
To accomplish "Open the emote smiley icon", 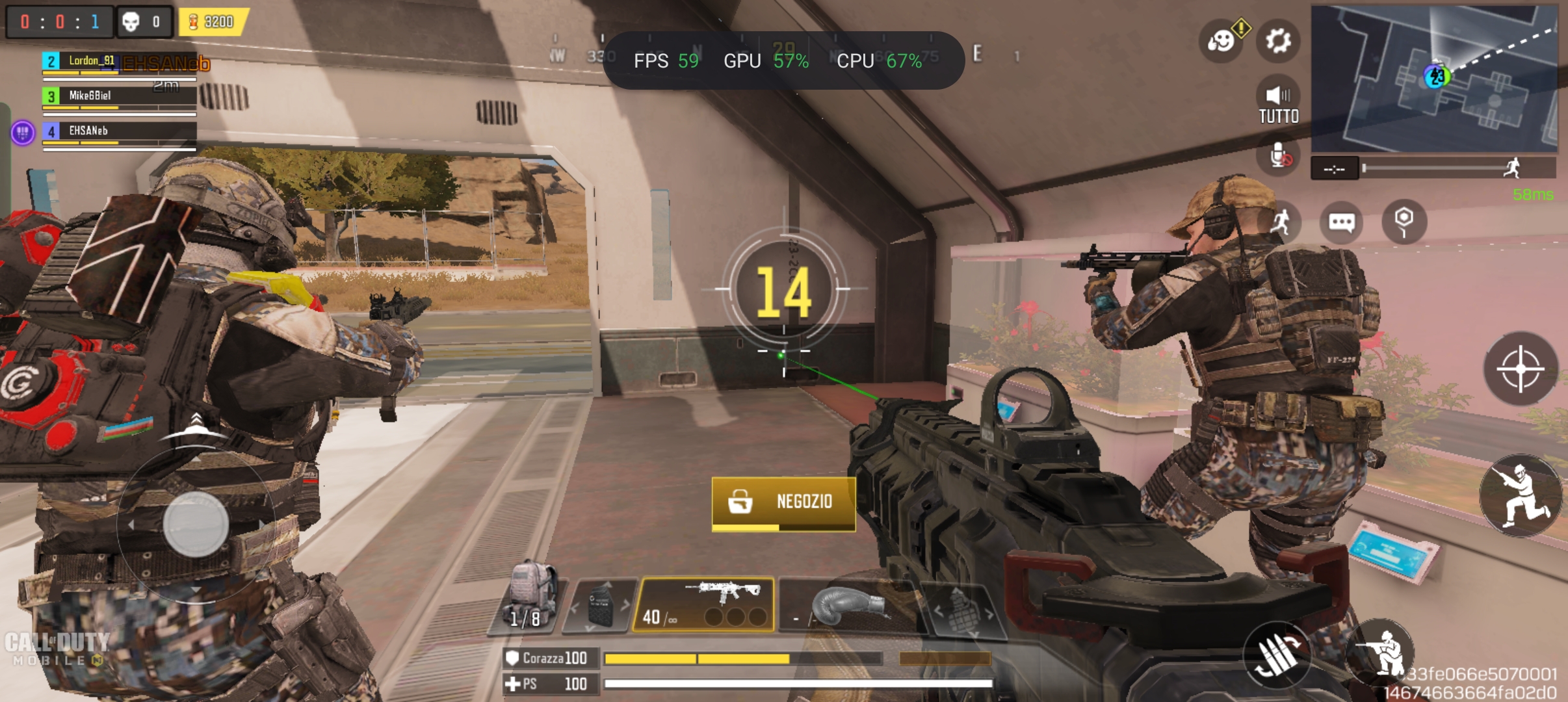I will click(1222, 41).
